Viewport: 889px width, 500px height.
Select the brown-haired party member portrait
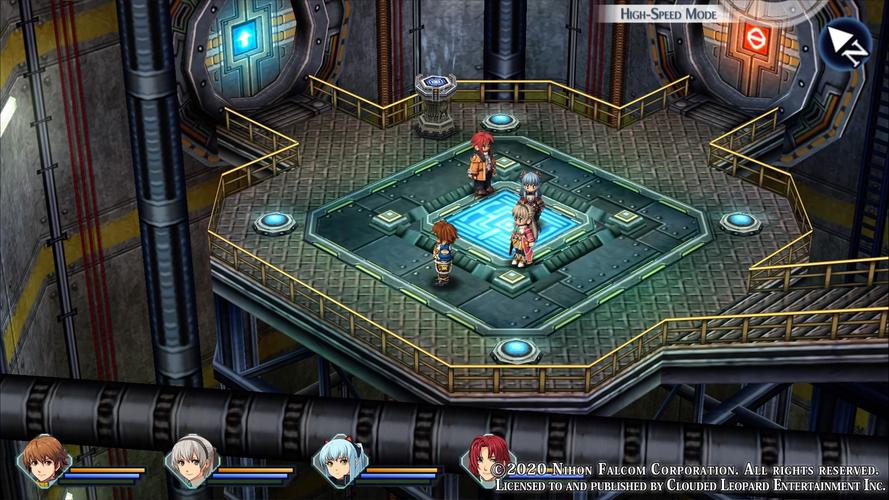[45, 462]
